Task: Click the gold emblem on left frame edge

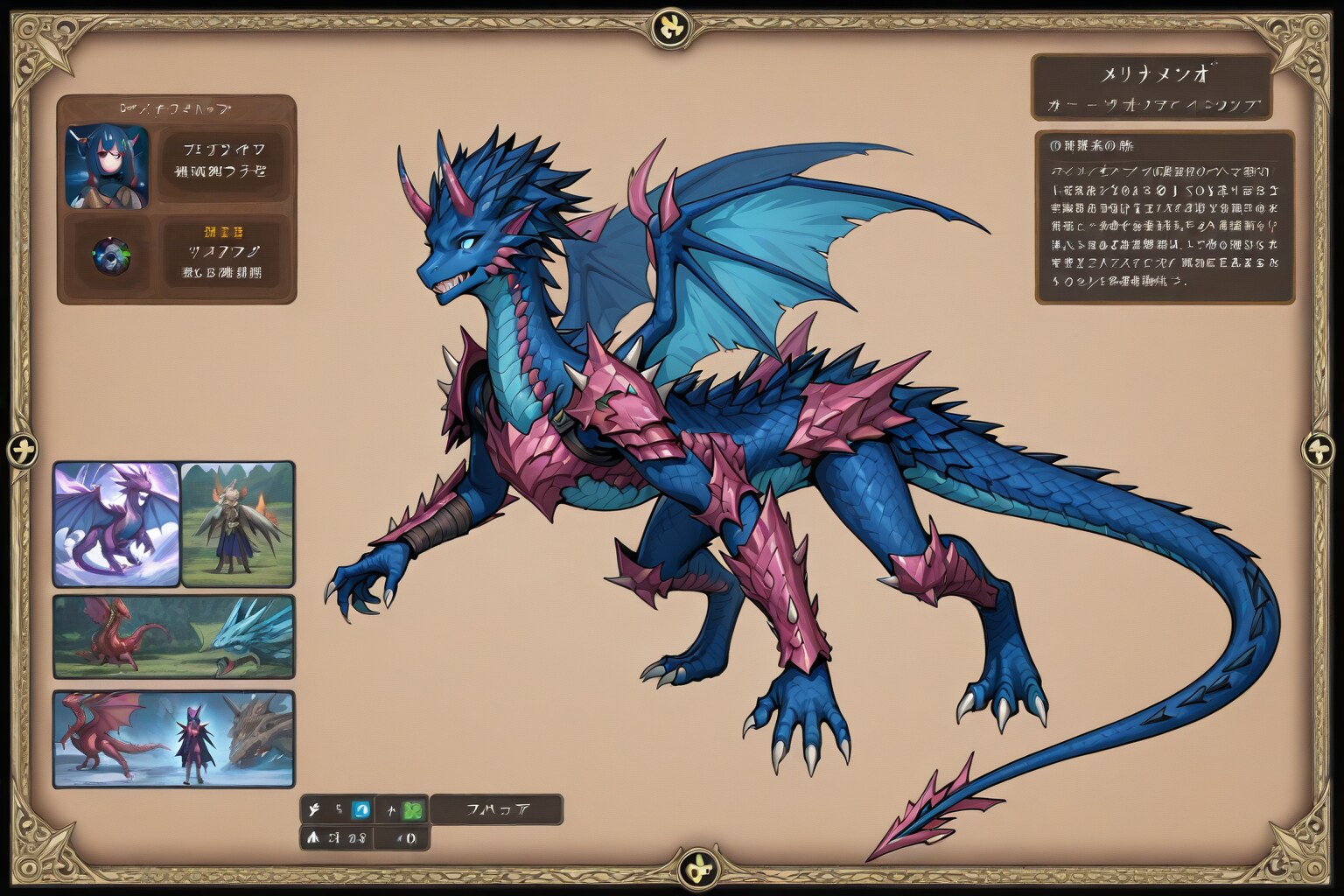Action: (23, 451)
